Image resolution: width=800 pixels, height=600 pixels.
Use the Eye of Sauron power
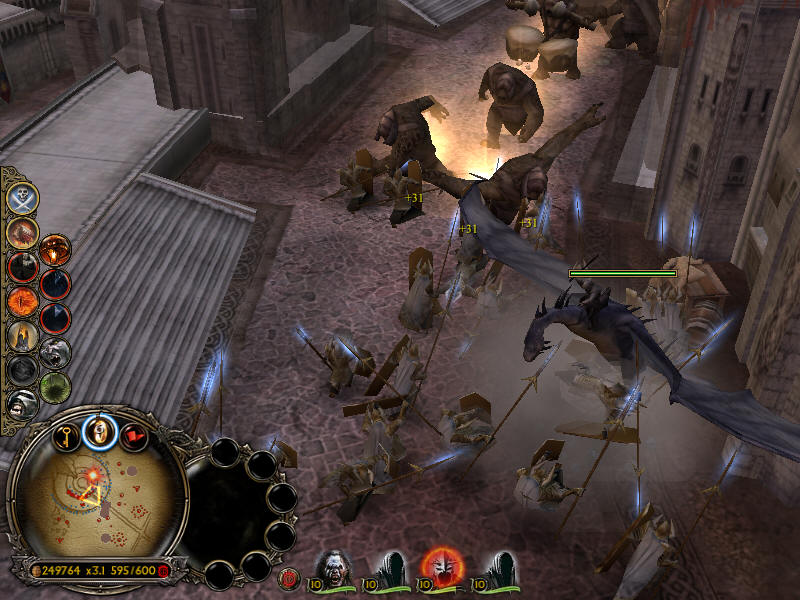pos(22,299)
